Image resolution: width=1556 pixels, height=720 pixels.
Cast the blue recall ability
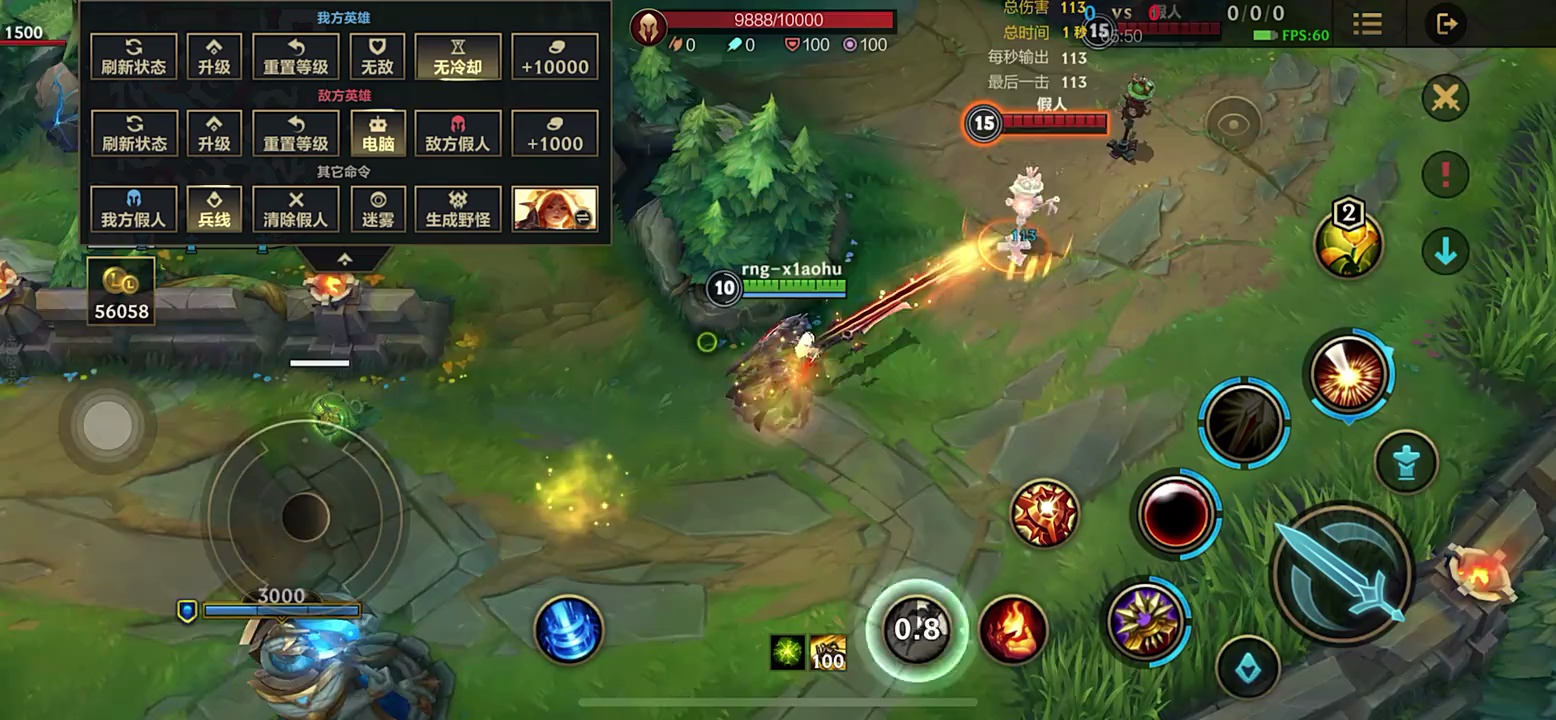coord(568,629)
